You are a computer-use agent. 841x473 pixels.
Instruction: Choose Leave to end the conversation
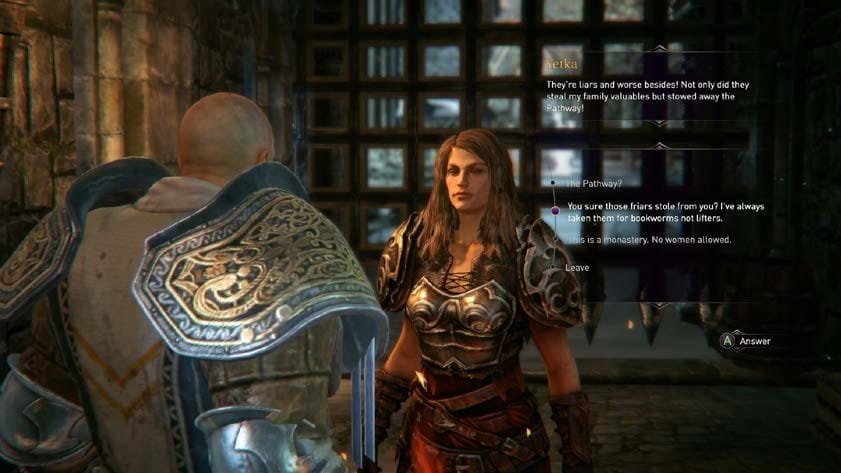point(576,268)
